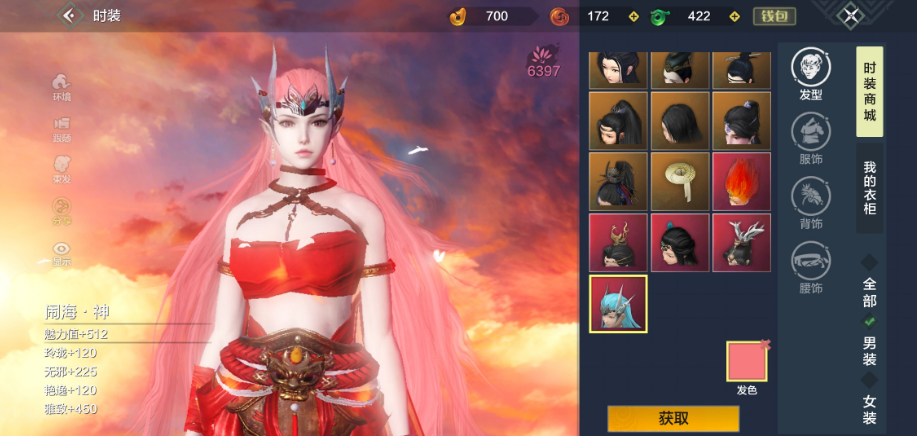The image size is (917, 436).
Task: Open the 发型 hairstyle category
Action: (810, 72)
